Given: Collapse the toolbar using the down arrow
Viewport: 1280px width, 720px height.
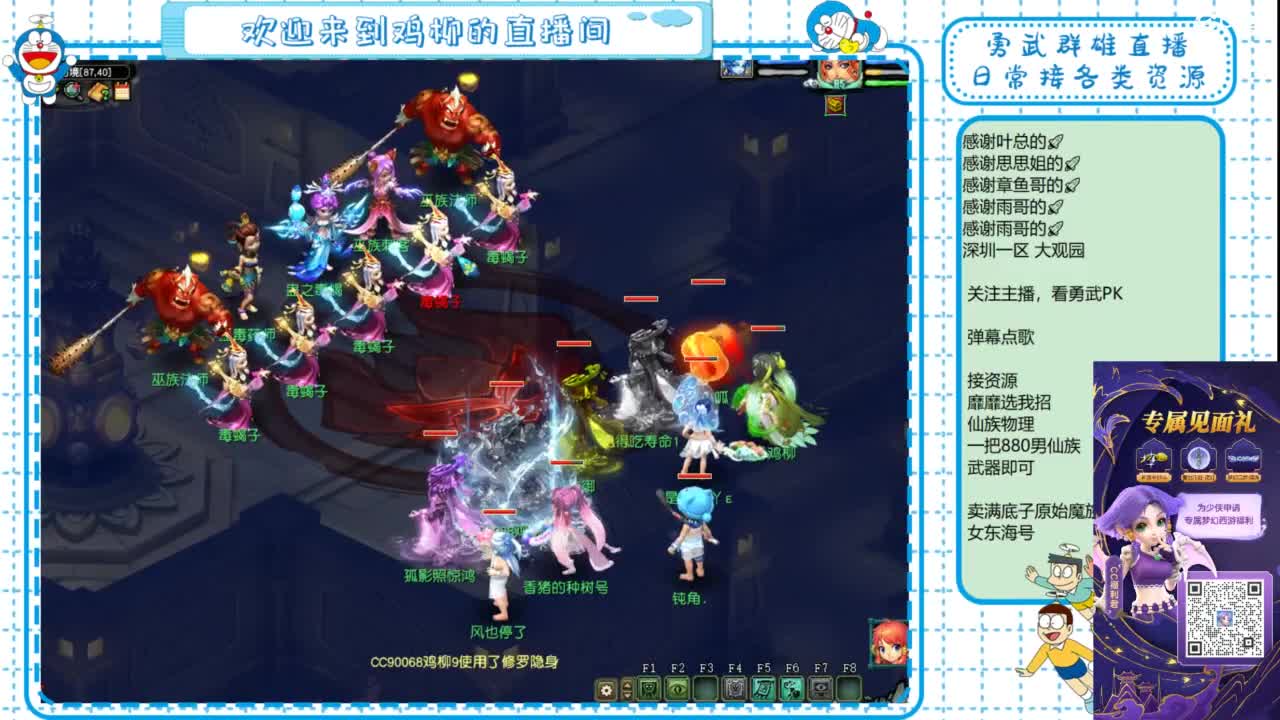Looking at the screenshot, I should [x=627, y=694].
